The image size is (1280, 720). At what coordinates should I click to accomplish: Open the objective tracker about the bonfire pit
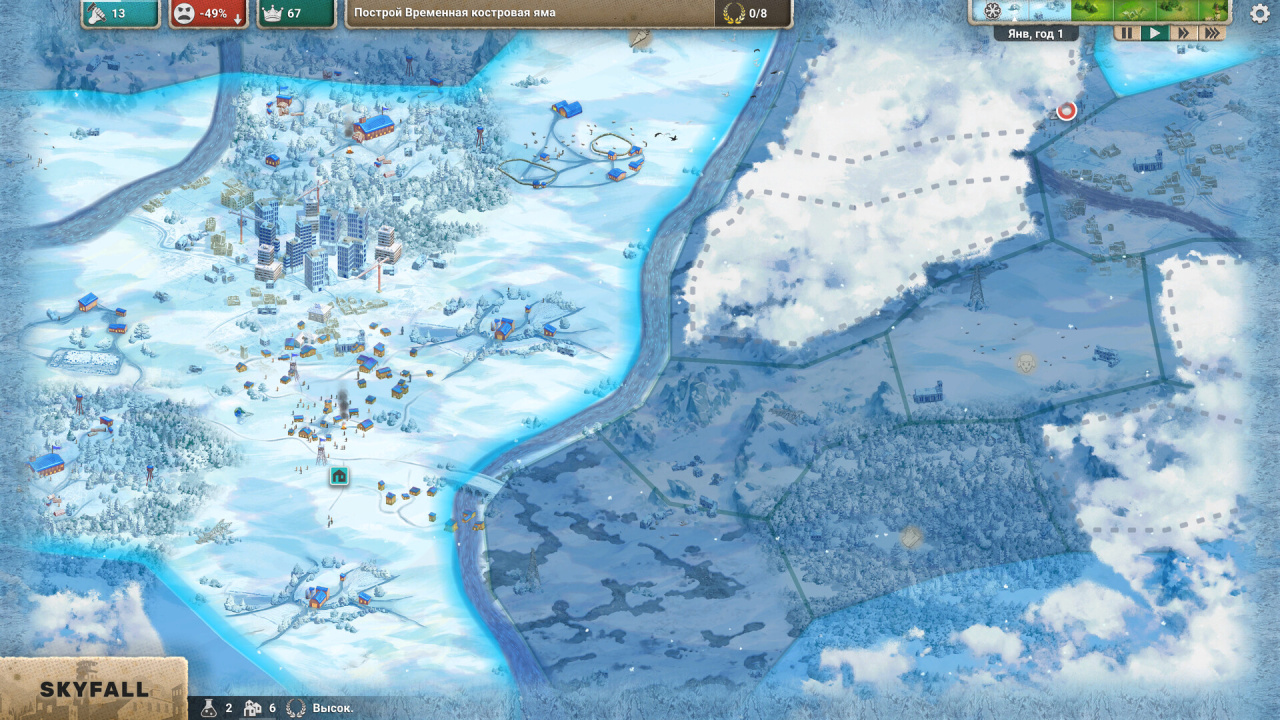click(568, 13)
